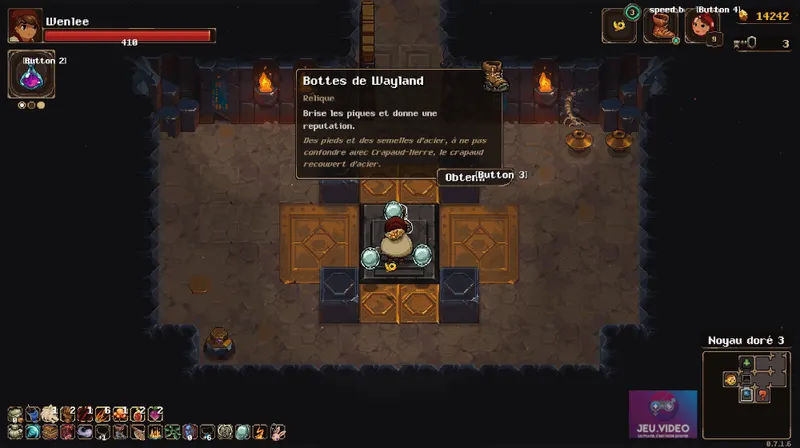The image size is (800, 448).
Task: Select the blue bucket relic icon
Action: coord(32,414)
